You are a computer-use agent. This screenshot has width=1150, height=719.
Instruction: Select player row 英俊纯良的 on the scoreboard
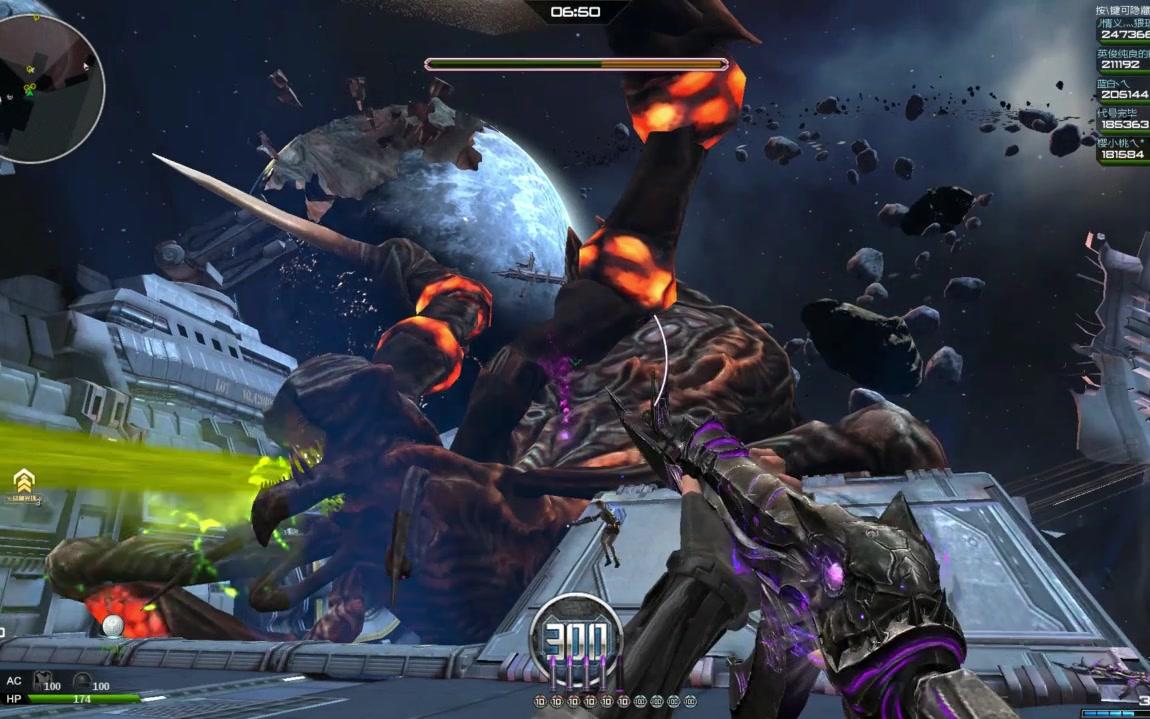1123,58
